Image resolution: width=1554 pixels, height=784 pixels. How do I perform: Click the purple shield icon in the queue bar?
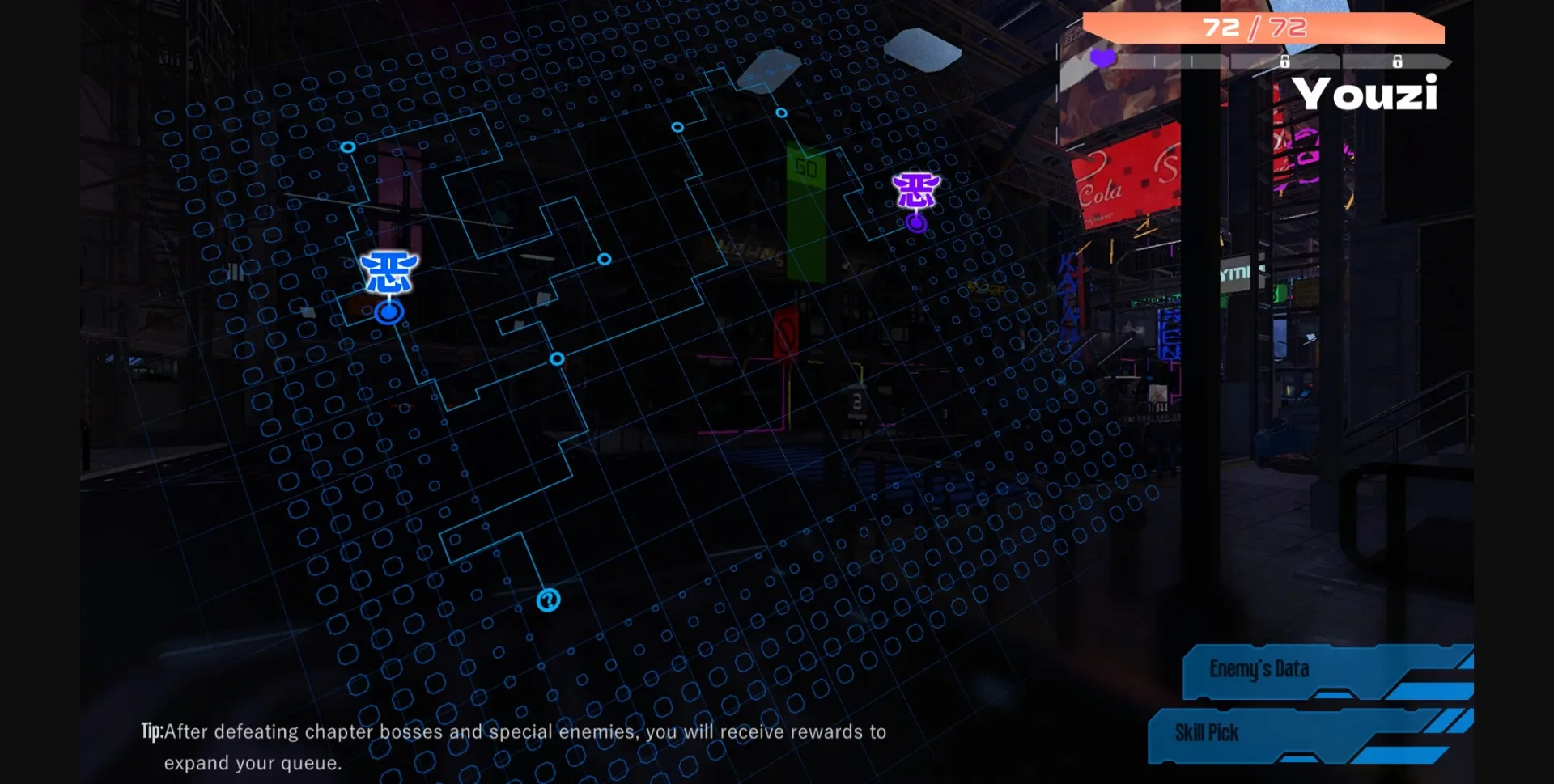pyautogui.click(x=1102, y=59)
